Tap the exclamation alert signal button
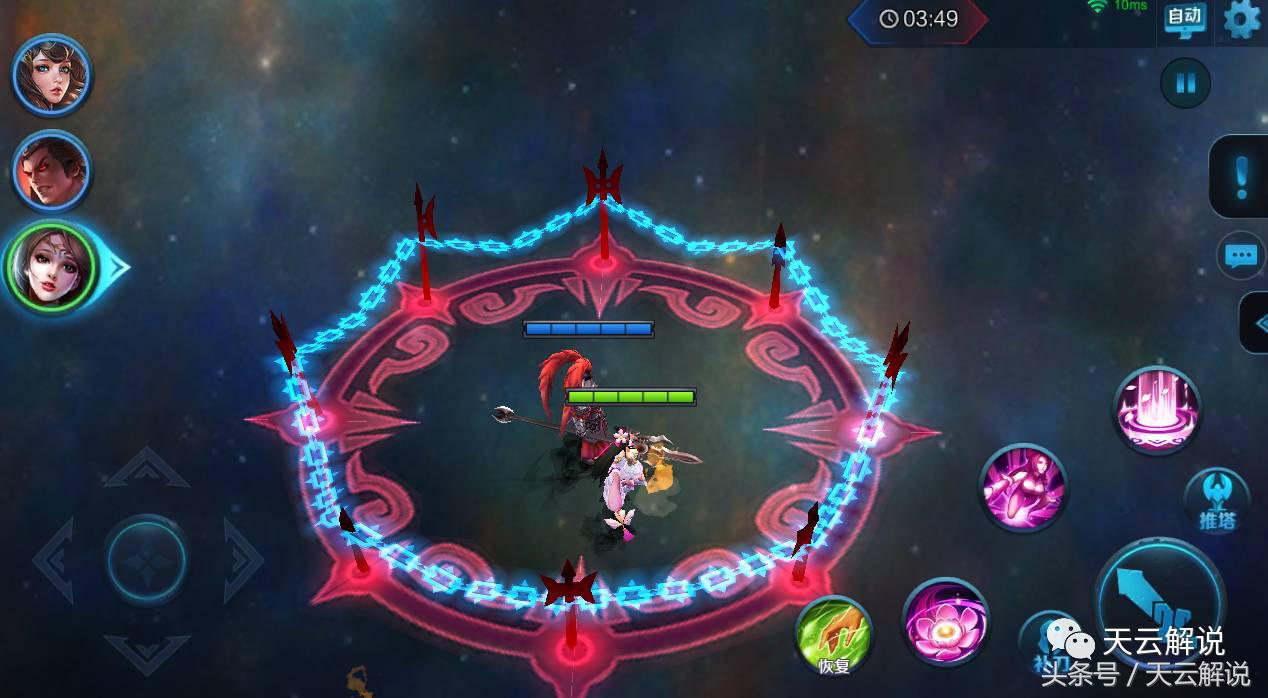 (1241, 177)
